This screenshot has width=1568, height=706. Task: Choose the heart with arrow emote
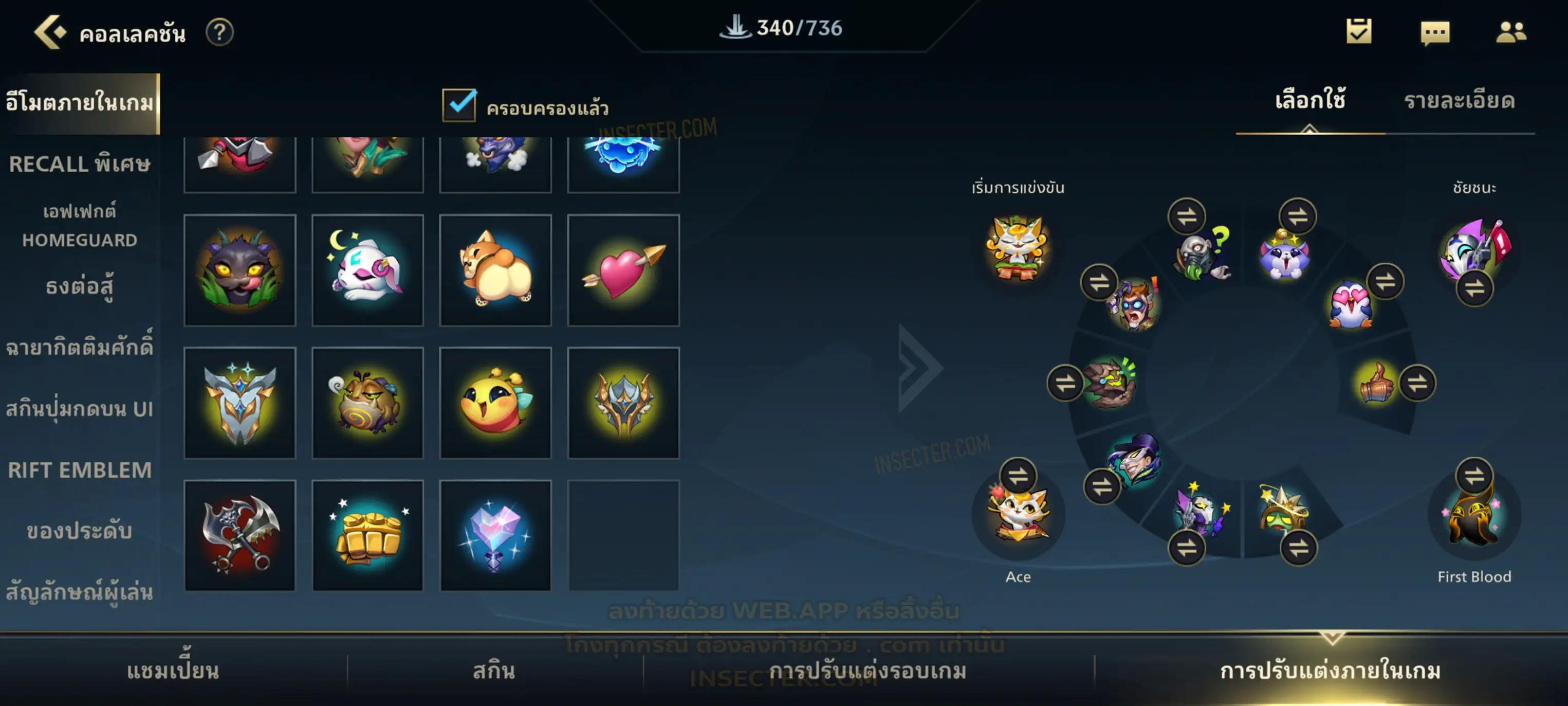pos(623,270)
